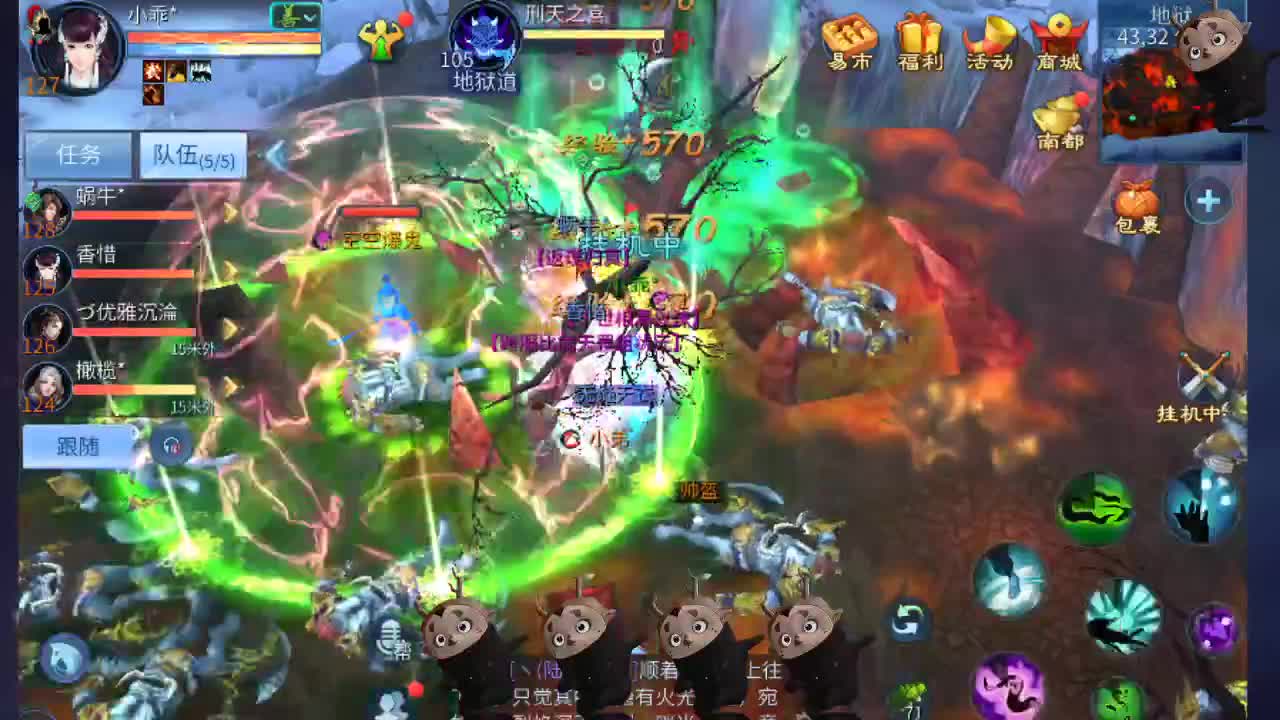Expand options via the blue plus button
This screenshot has height=720, width=1280.
tap(1208, 200)
